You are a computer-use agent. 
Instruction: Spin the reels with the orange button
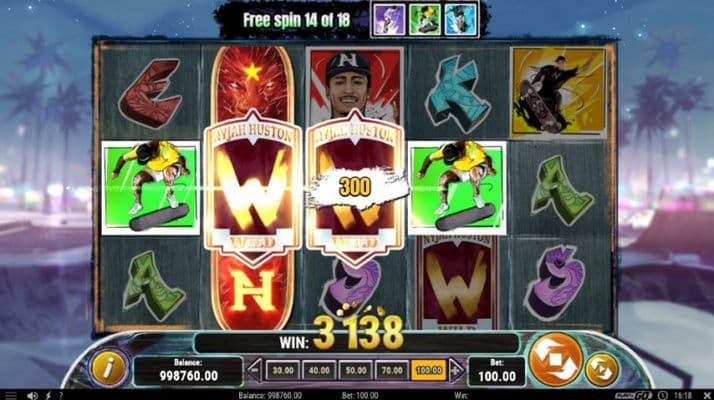(x=554, y=360)
